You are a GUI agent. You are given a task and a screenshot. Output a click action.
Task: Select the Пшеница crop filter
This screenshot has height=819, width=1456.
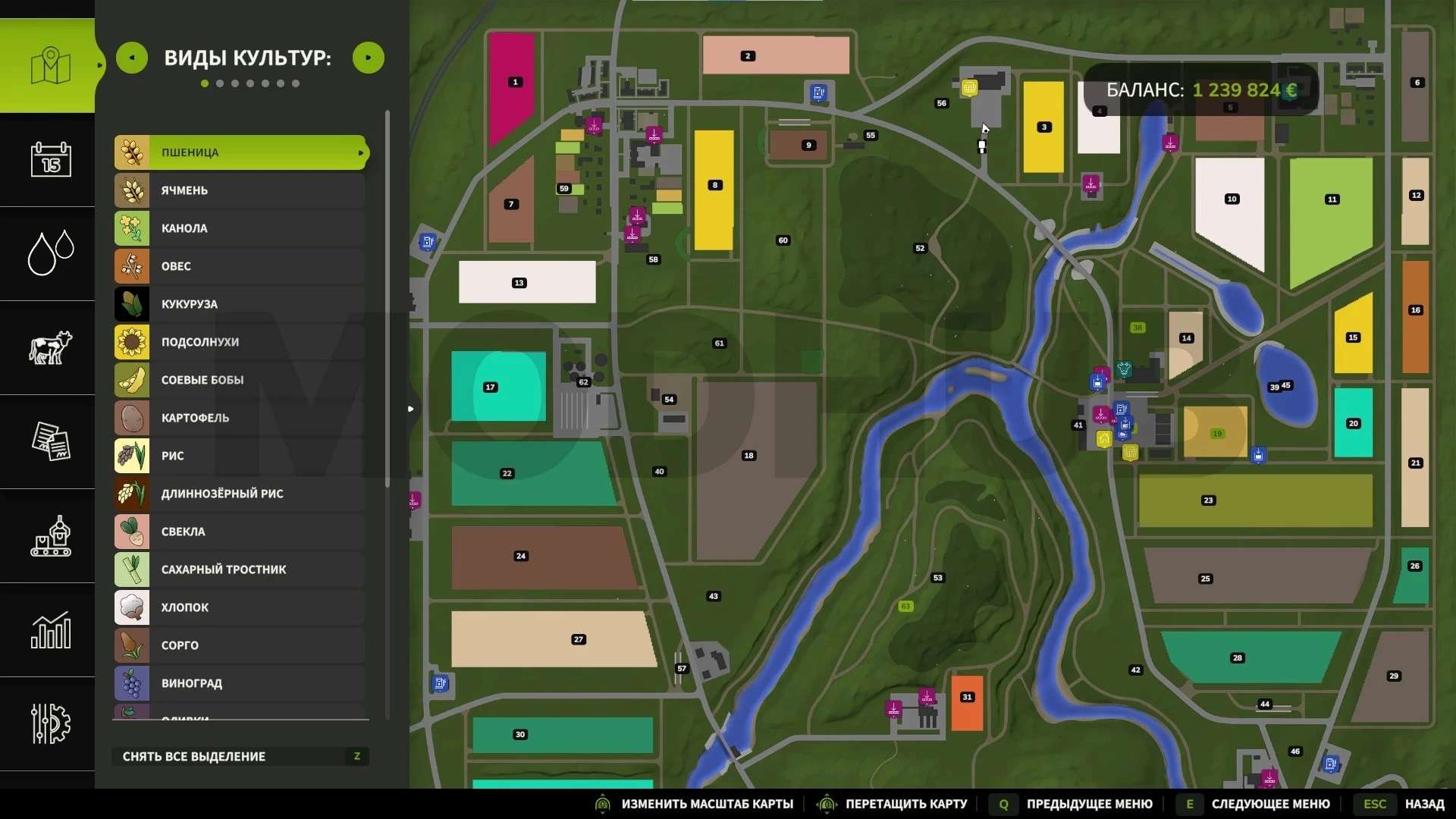click(240, 152)
